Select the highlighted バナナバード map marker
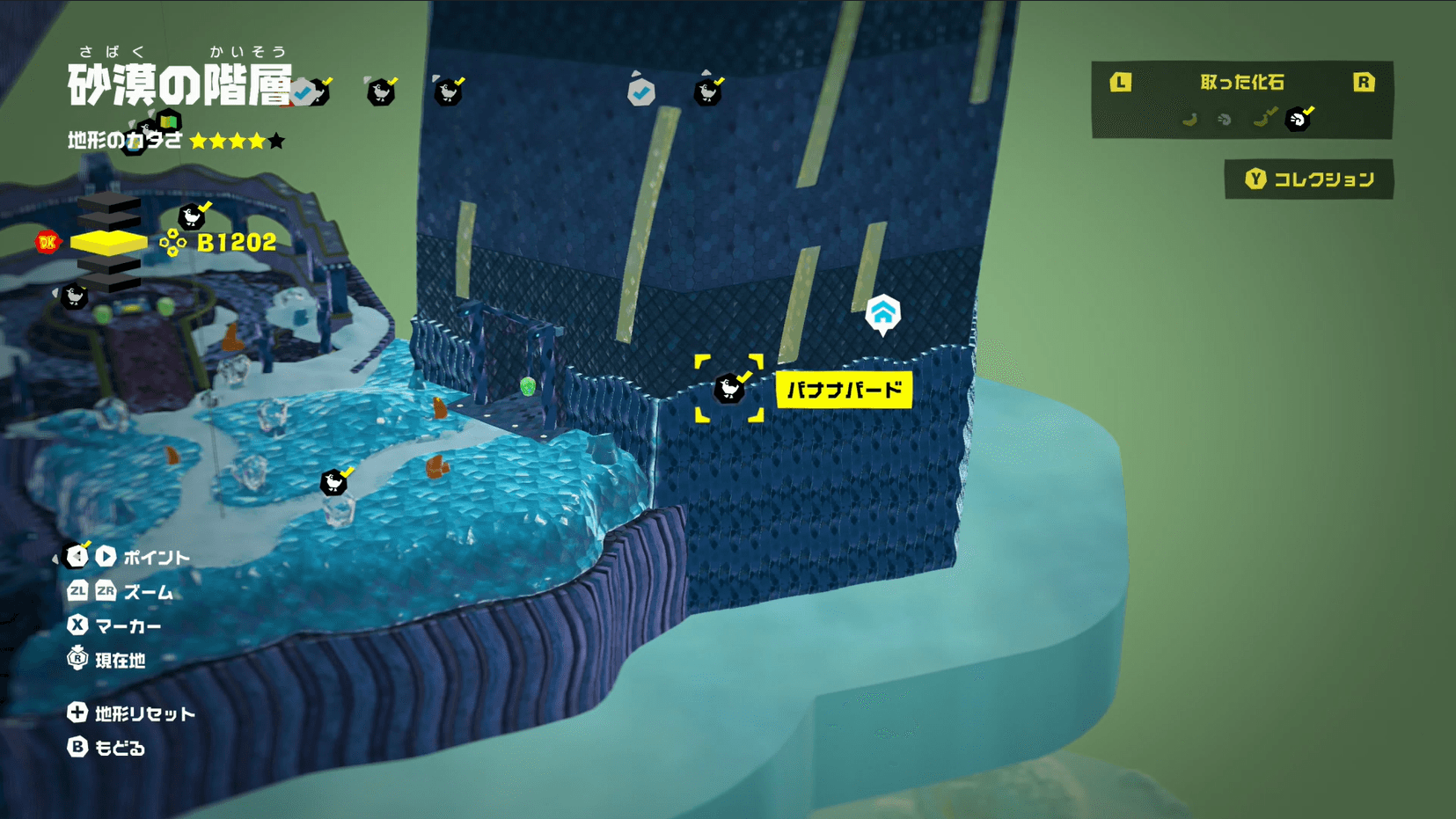 click(x=729, y=388)
